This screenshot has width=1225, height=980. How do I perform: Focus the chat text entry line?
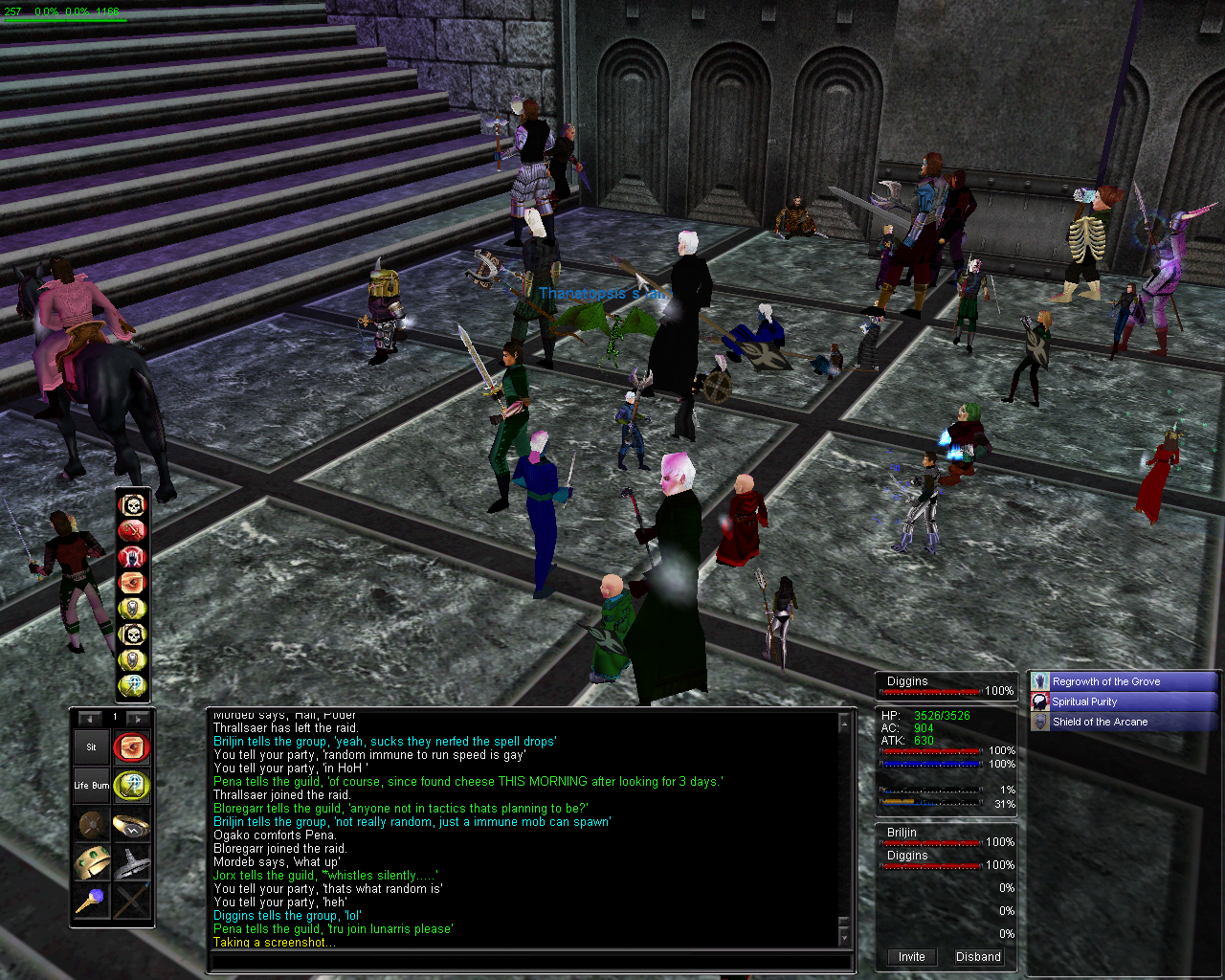(x=529, y=961)
